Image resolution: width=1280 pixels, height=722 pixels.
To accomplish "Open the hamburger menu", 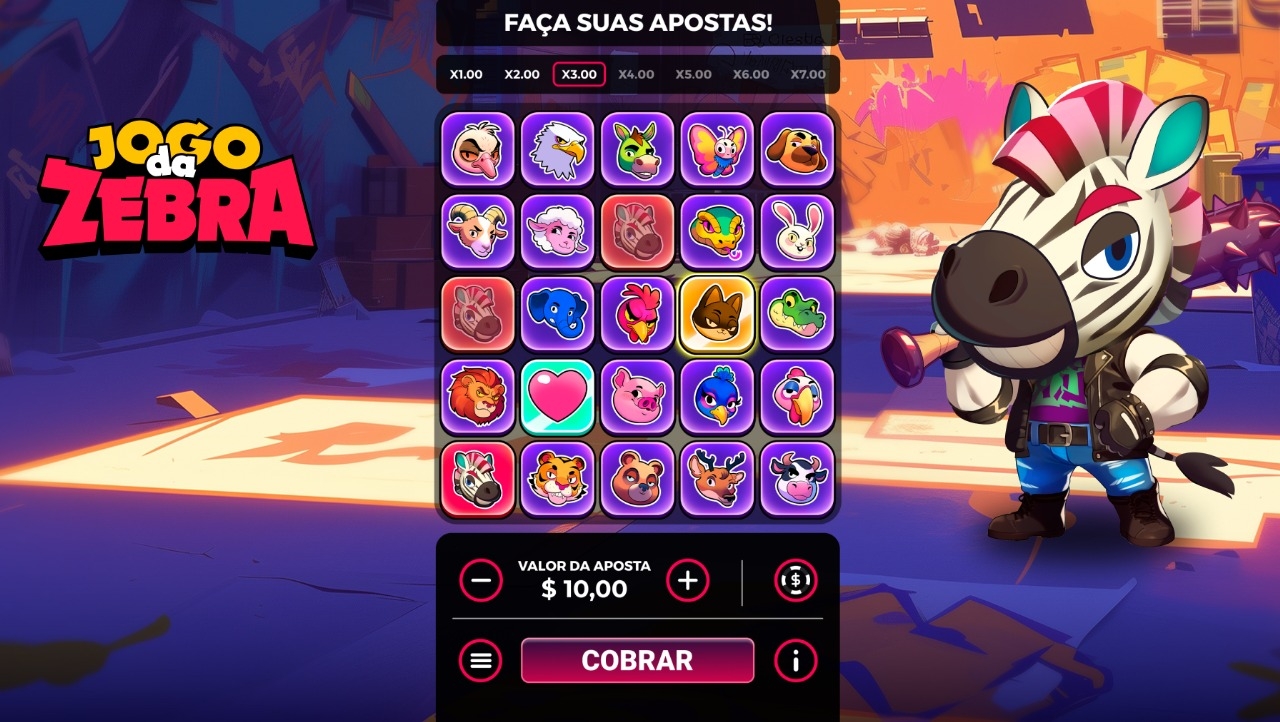I will pyautogui.click(x=481, y=660).
